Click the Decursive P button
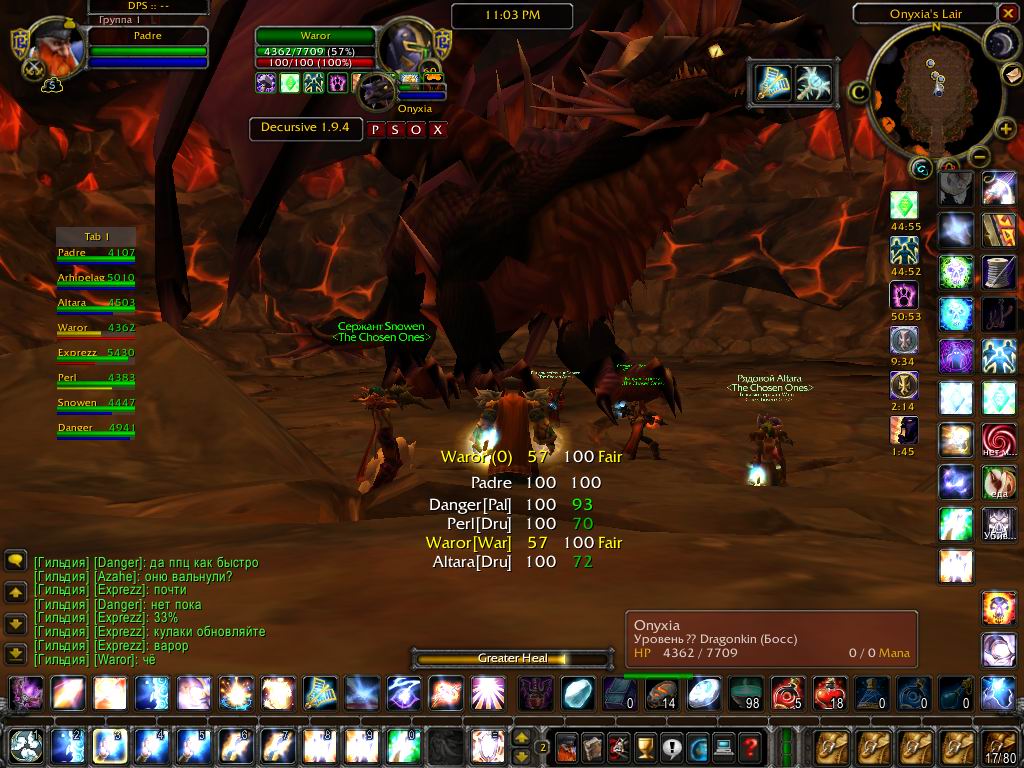This screenshot has width=1024, height=768. [375, 129]
